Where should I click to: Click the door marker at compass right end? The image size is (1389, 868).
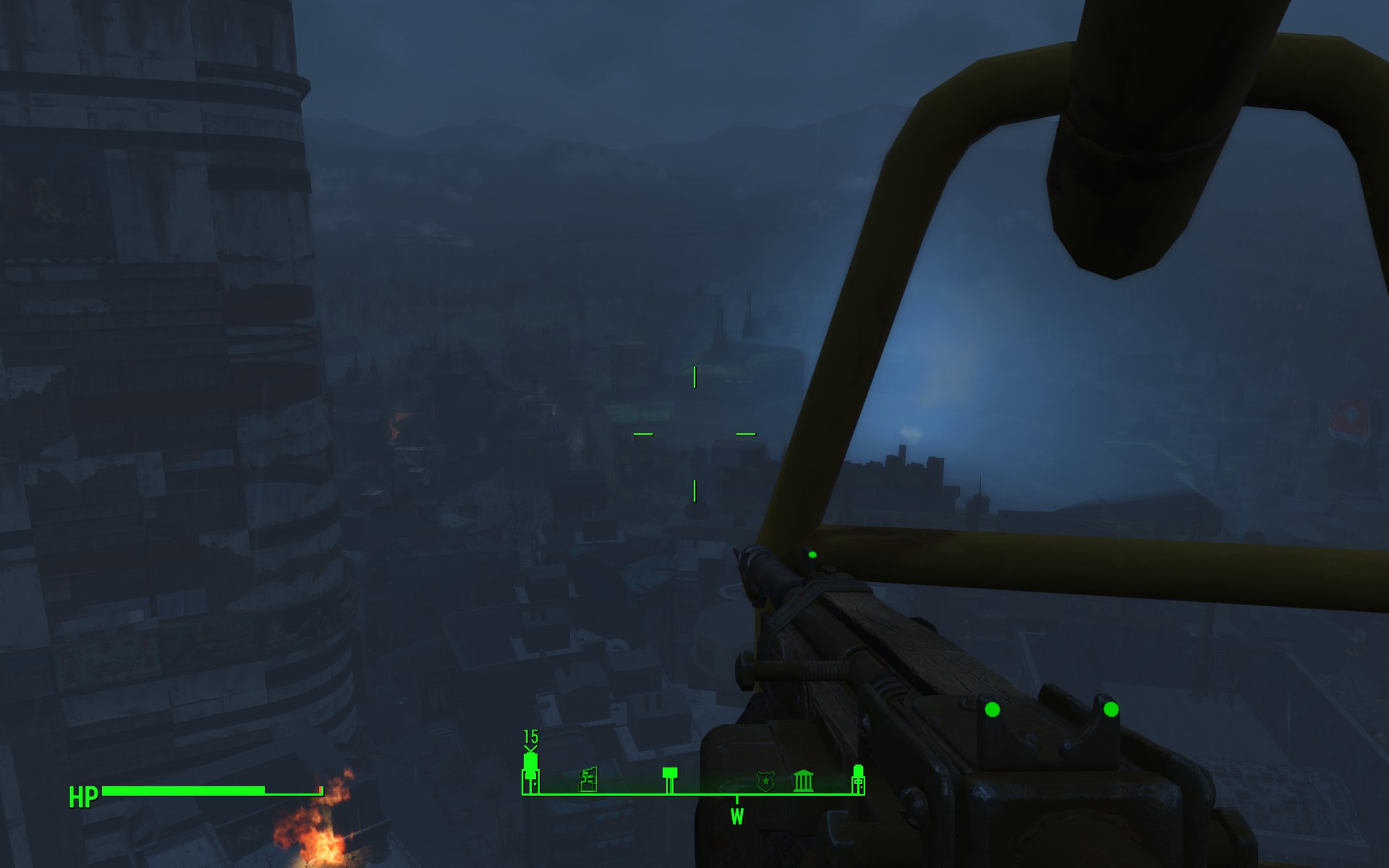click(x=858, y=779)
